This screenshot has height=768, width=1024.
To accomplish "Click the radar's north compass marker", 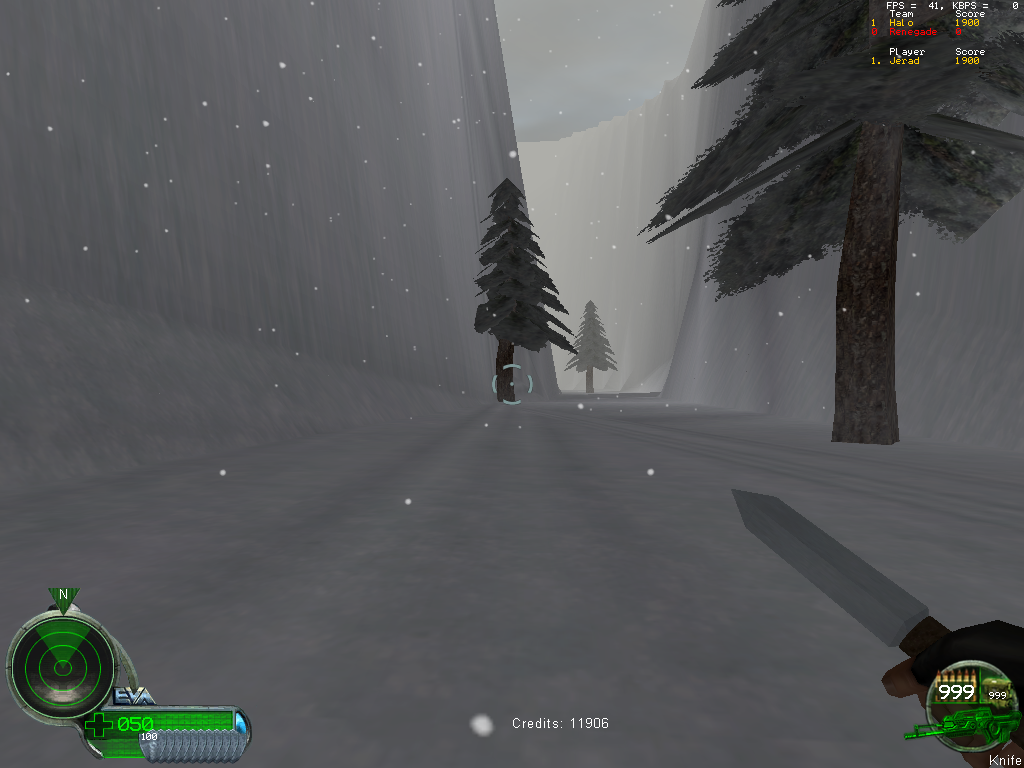I will point(63,596).
